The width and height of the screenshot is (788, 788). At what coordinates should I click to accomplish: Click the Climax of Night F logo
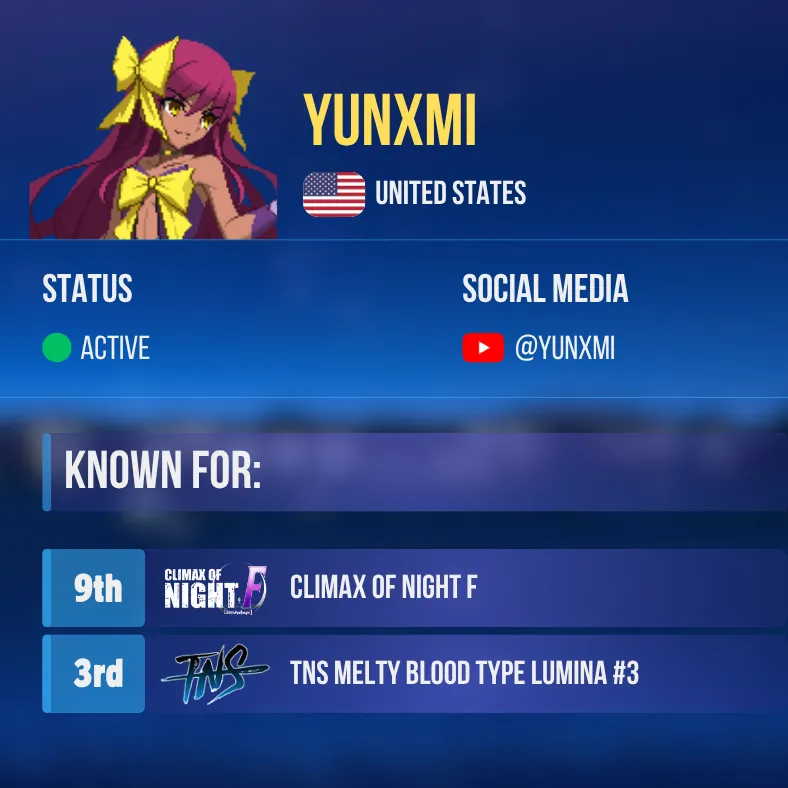(x=215, y=588)
